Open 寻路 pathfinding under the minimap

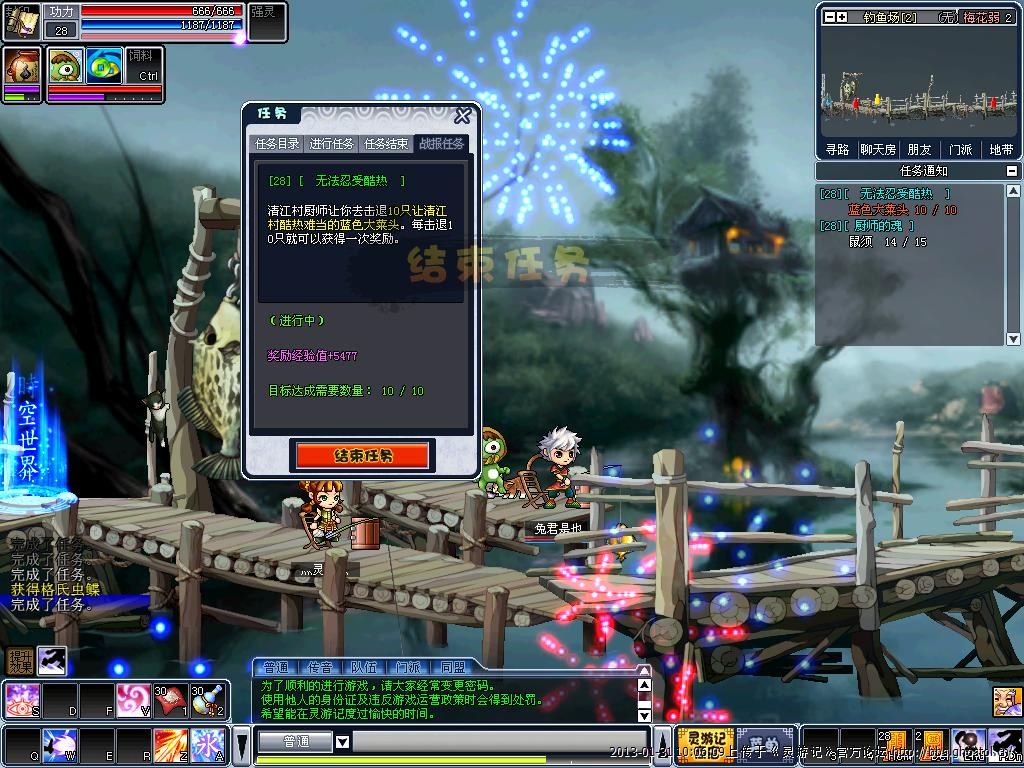tap(837, 150)
